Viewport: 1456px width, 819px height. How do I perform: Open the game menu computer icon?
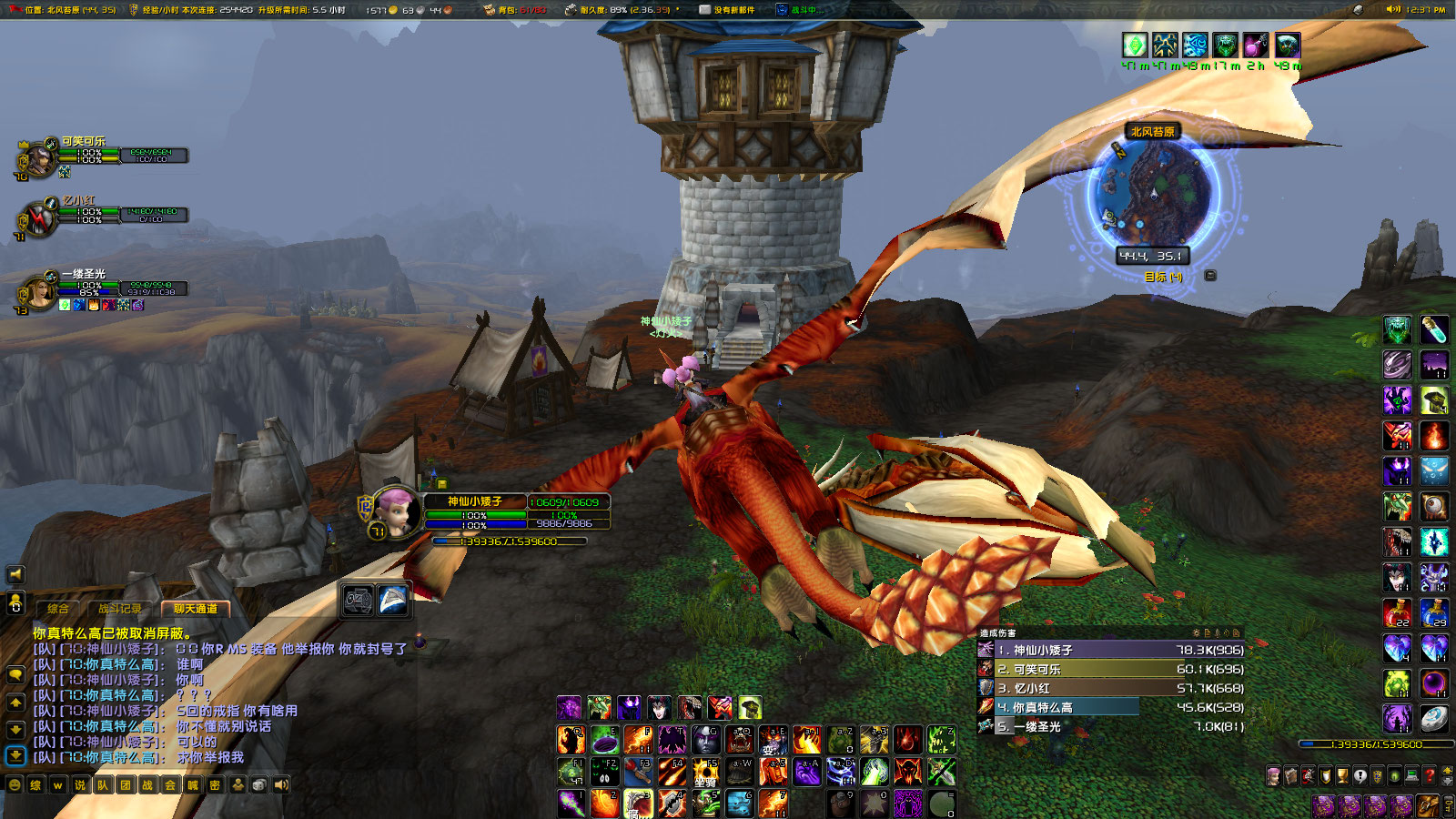1411,775
